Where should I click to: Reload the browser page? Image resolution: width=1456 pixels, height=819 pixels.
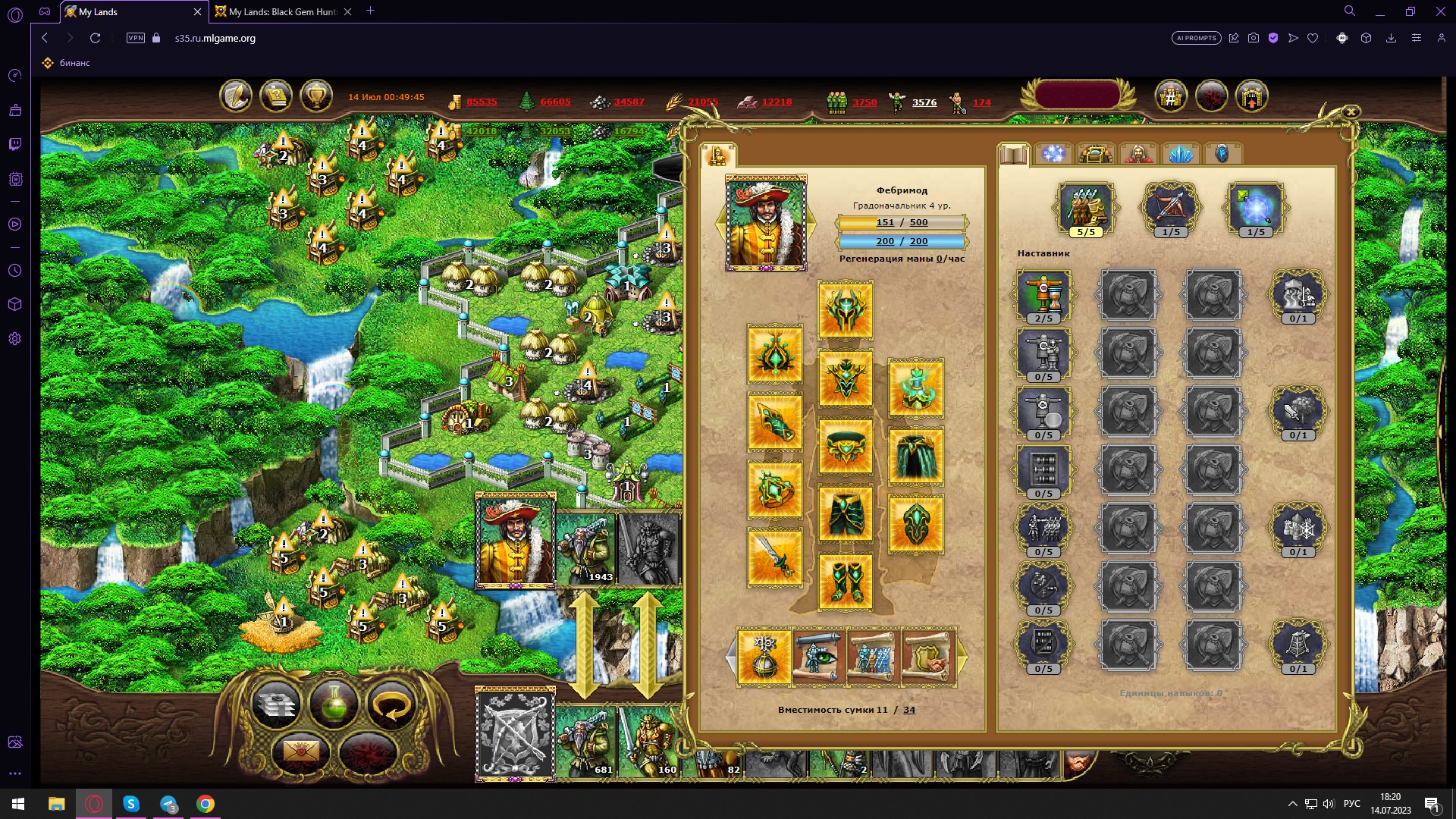tap(95, 38)
